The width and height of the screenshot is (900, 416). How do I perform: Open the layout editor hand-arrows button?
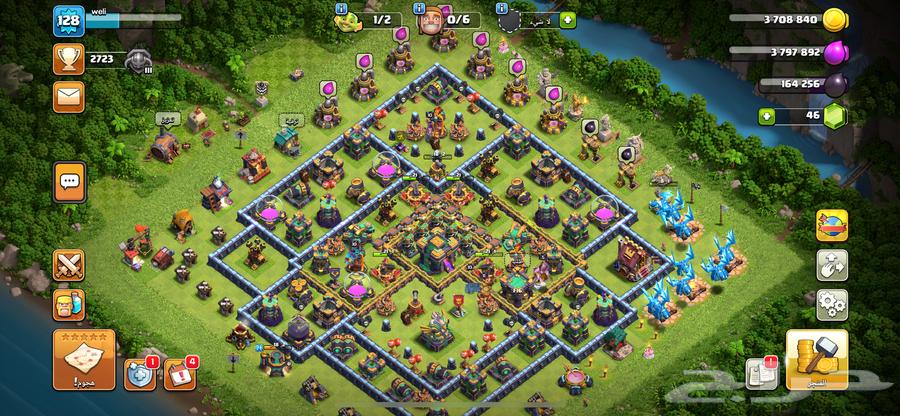(832, 264)
